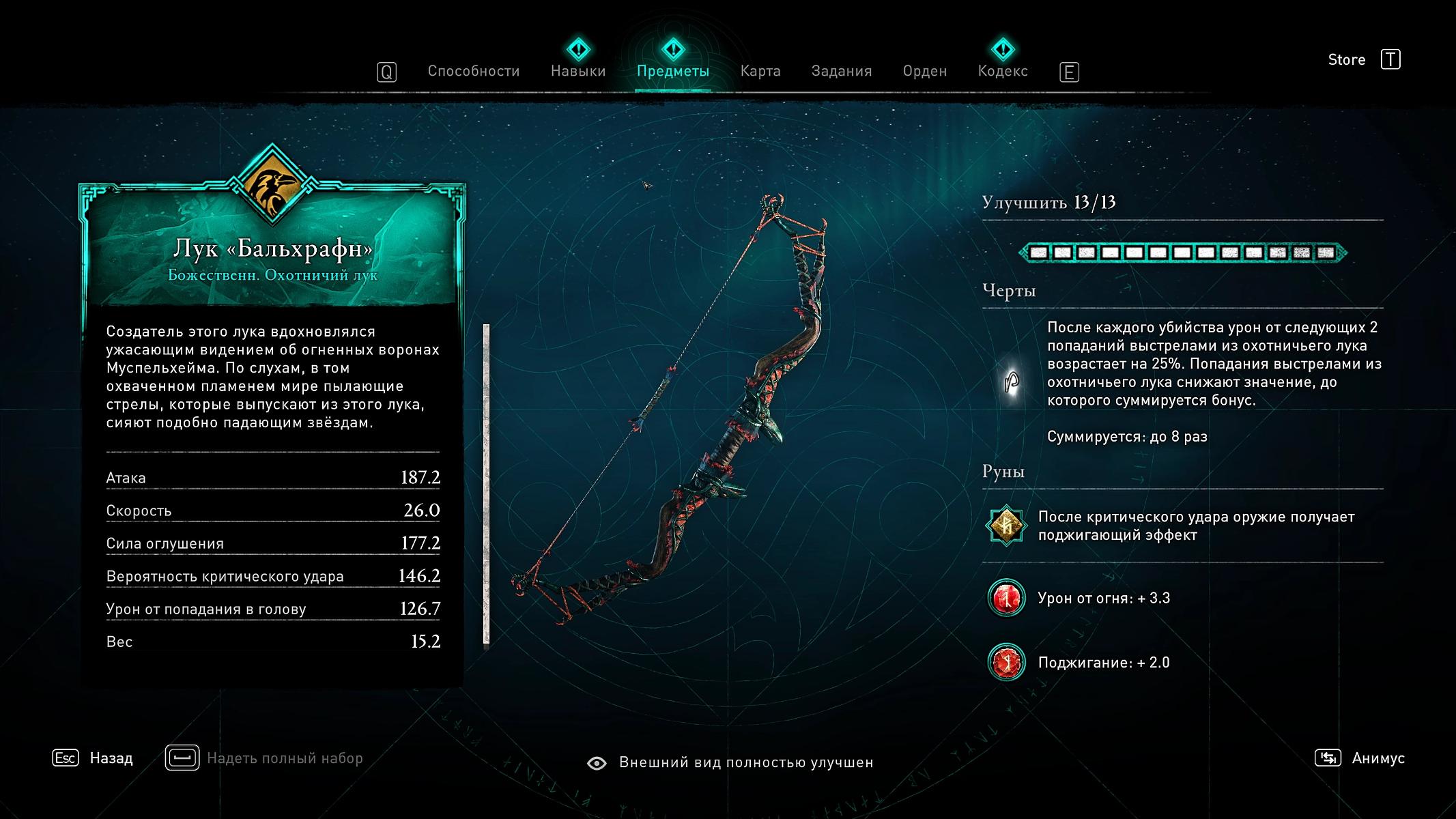Open the Карта tab
1456x819 pixels.
[x=760, y=71]
